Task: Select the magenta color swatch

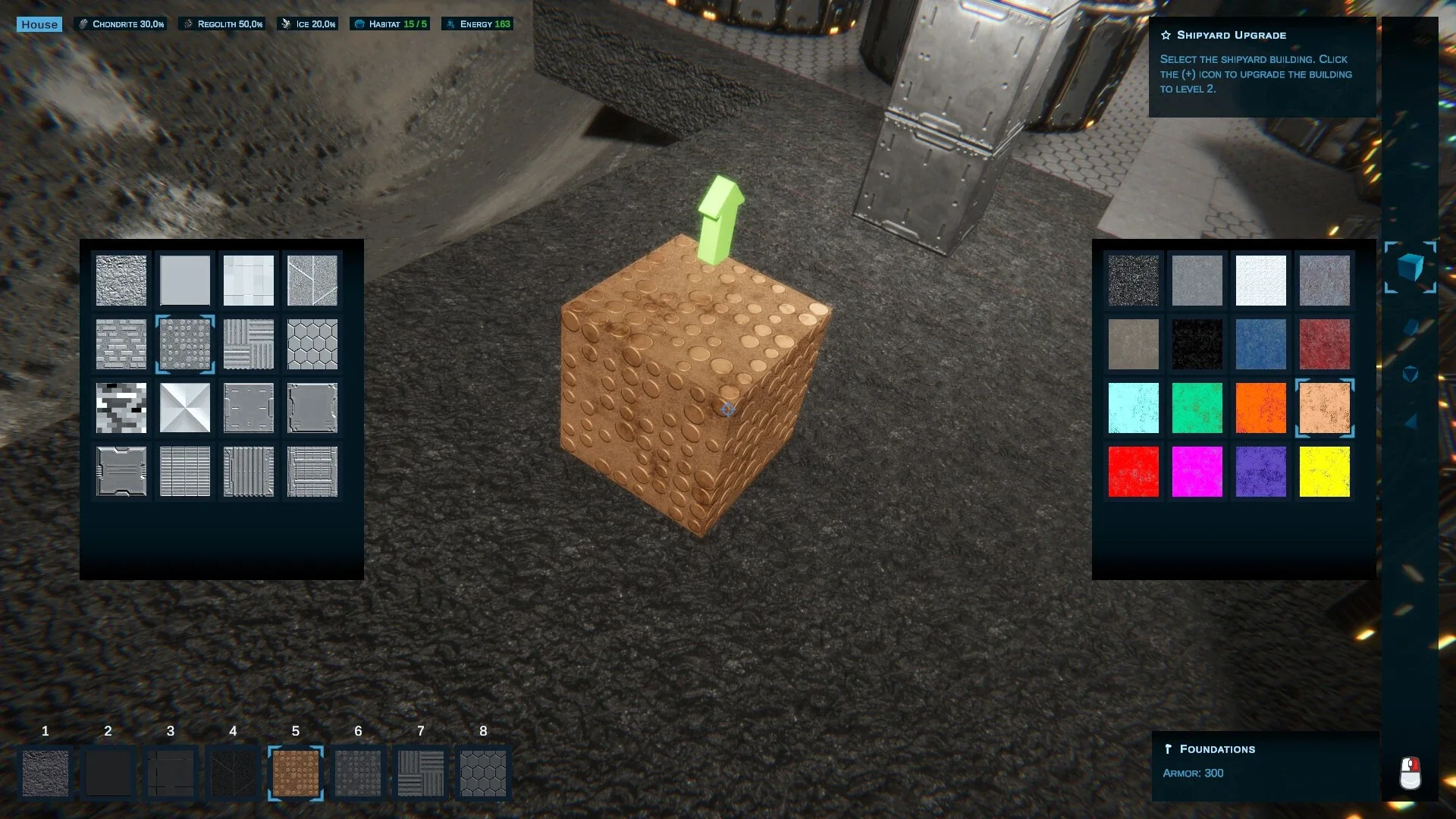Action: [x=1197, y=472]
